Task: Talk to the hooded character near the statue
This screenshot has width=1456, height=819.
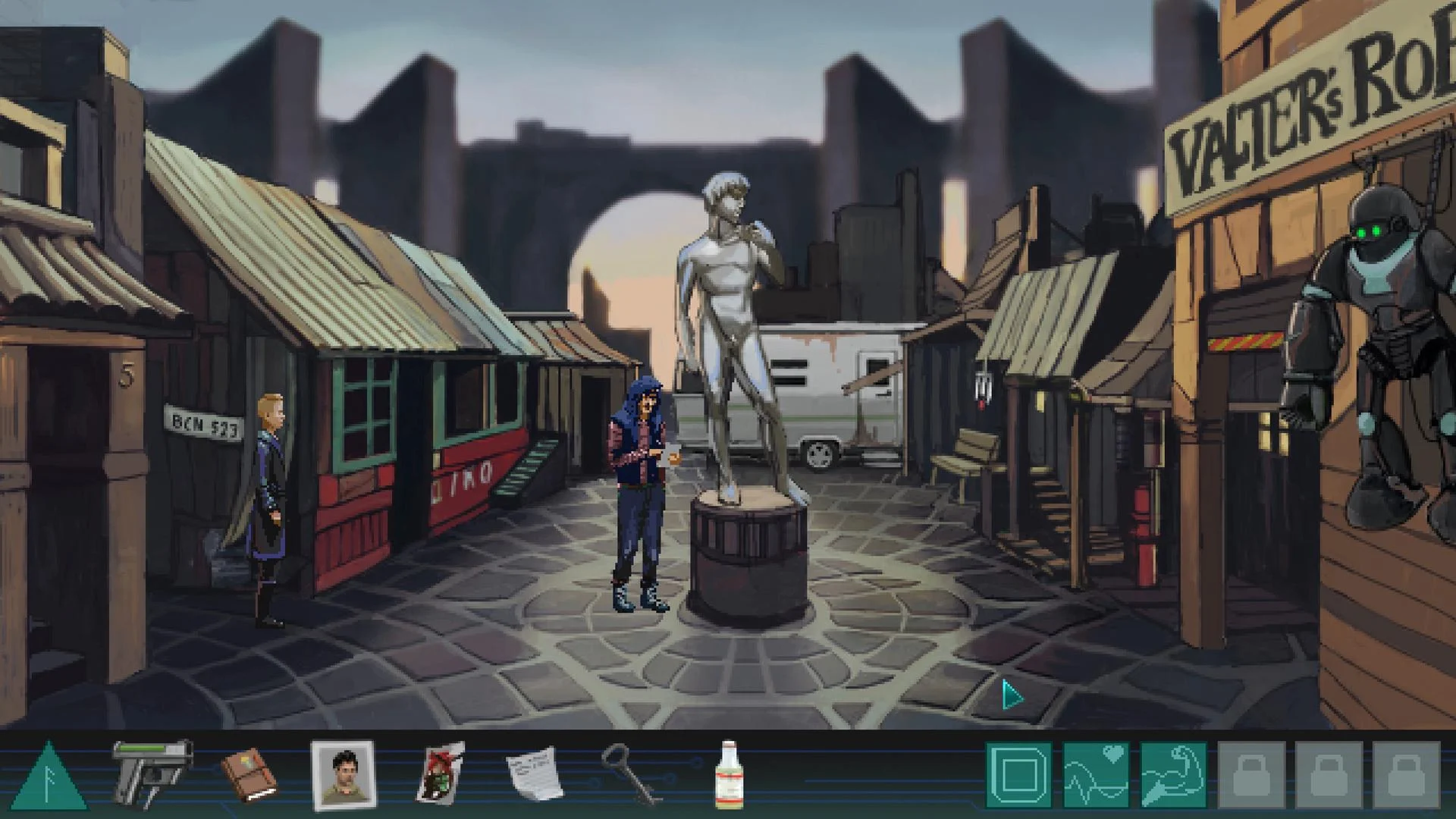Action: [x=641, y=493]
